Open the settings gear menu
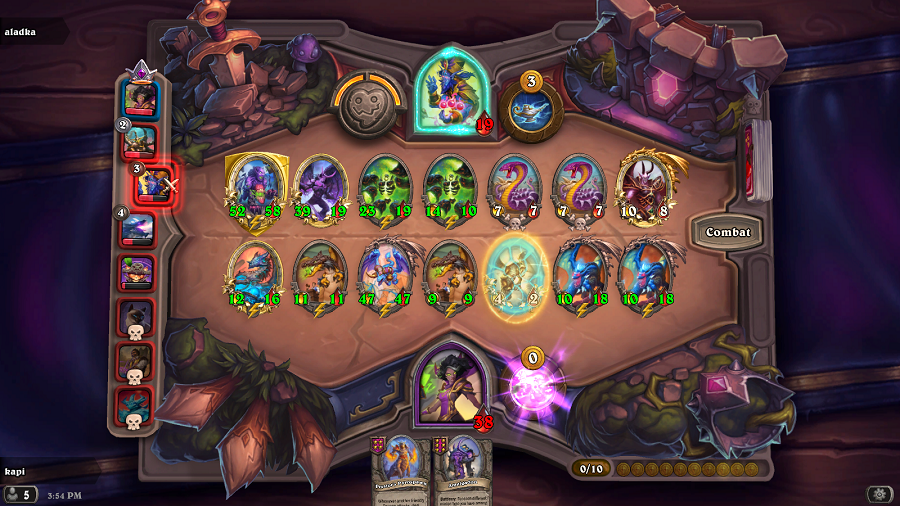 (x=879, y=494)
